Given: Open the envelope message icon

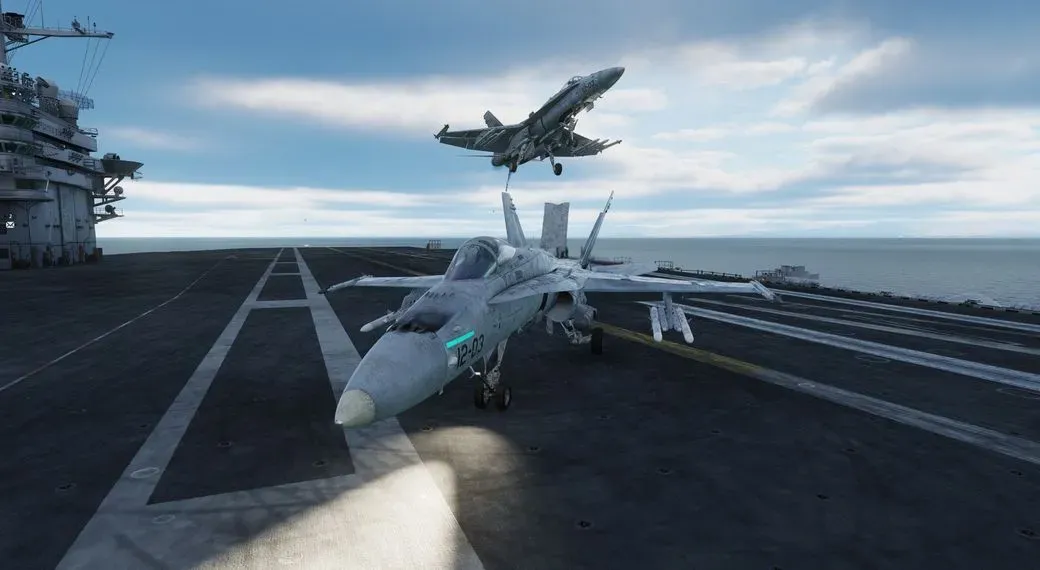Looking at the screenshot, I should click(10, 224).
